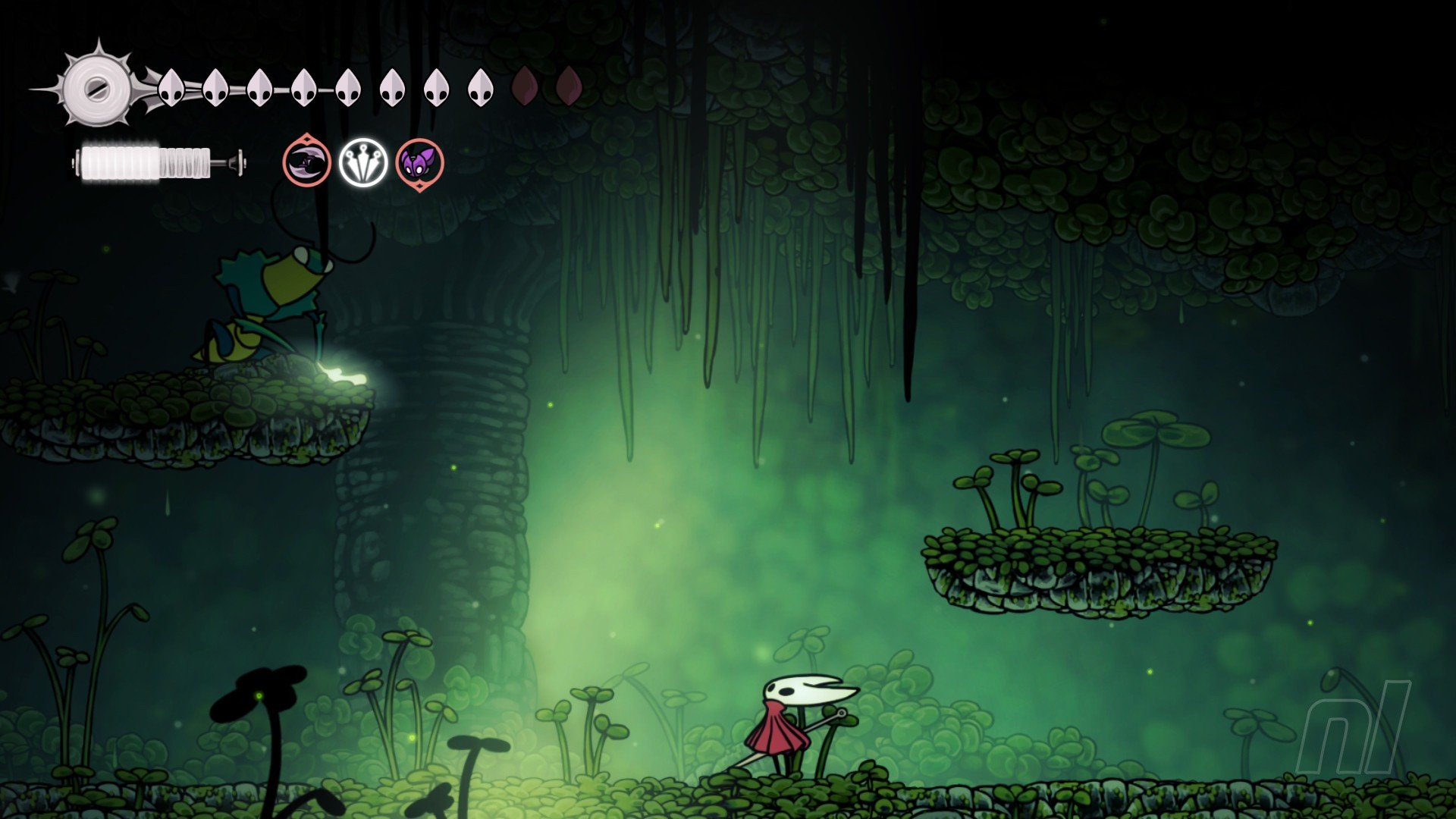Select the crescent slash tool icon
The height and width of the screenshot is (819, 1456).
[x=307, y=162]
